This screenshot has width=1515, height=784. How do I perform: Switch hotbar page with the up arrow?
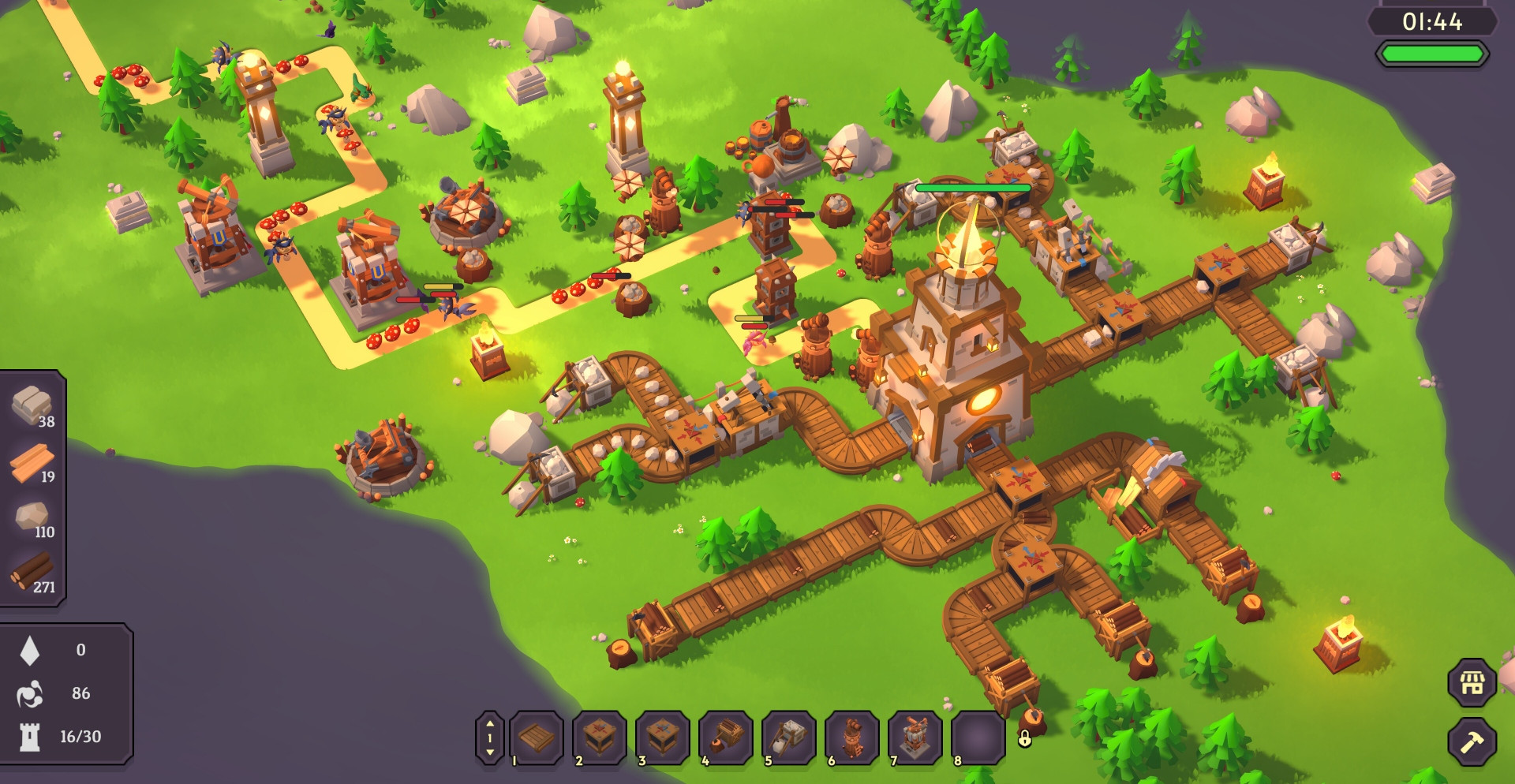coord(490,723)
